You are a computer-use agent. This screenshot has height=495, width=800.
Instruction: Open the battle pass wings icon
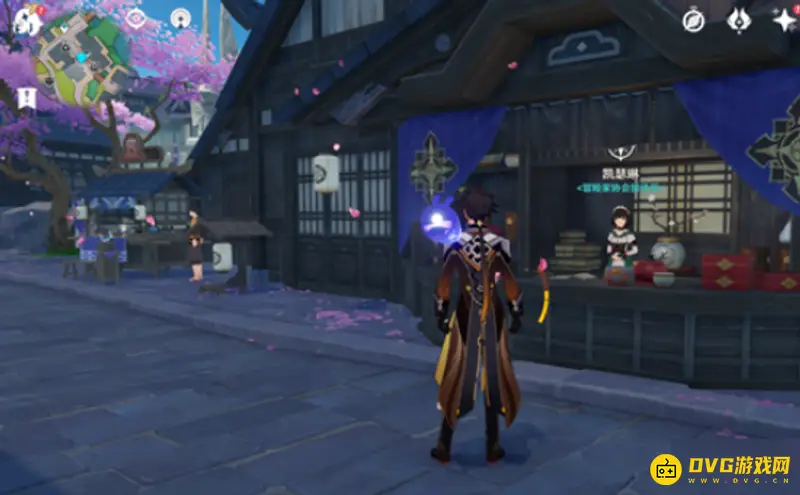(739, 18)
